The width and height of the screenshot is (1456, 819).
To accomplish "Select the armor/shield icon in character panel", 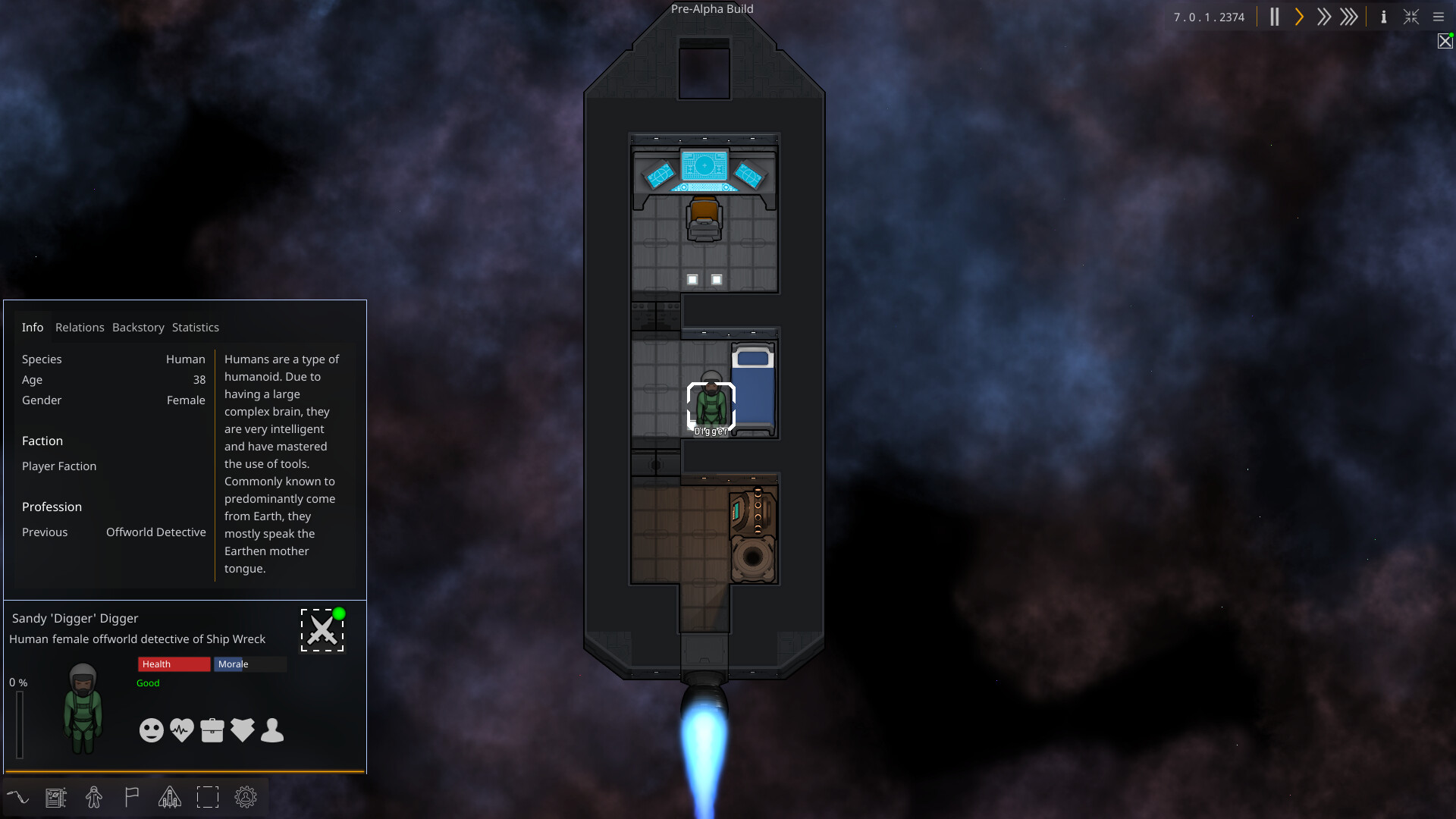I will click(242, 730).
